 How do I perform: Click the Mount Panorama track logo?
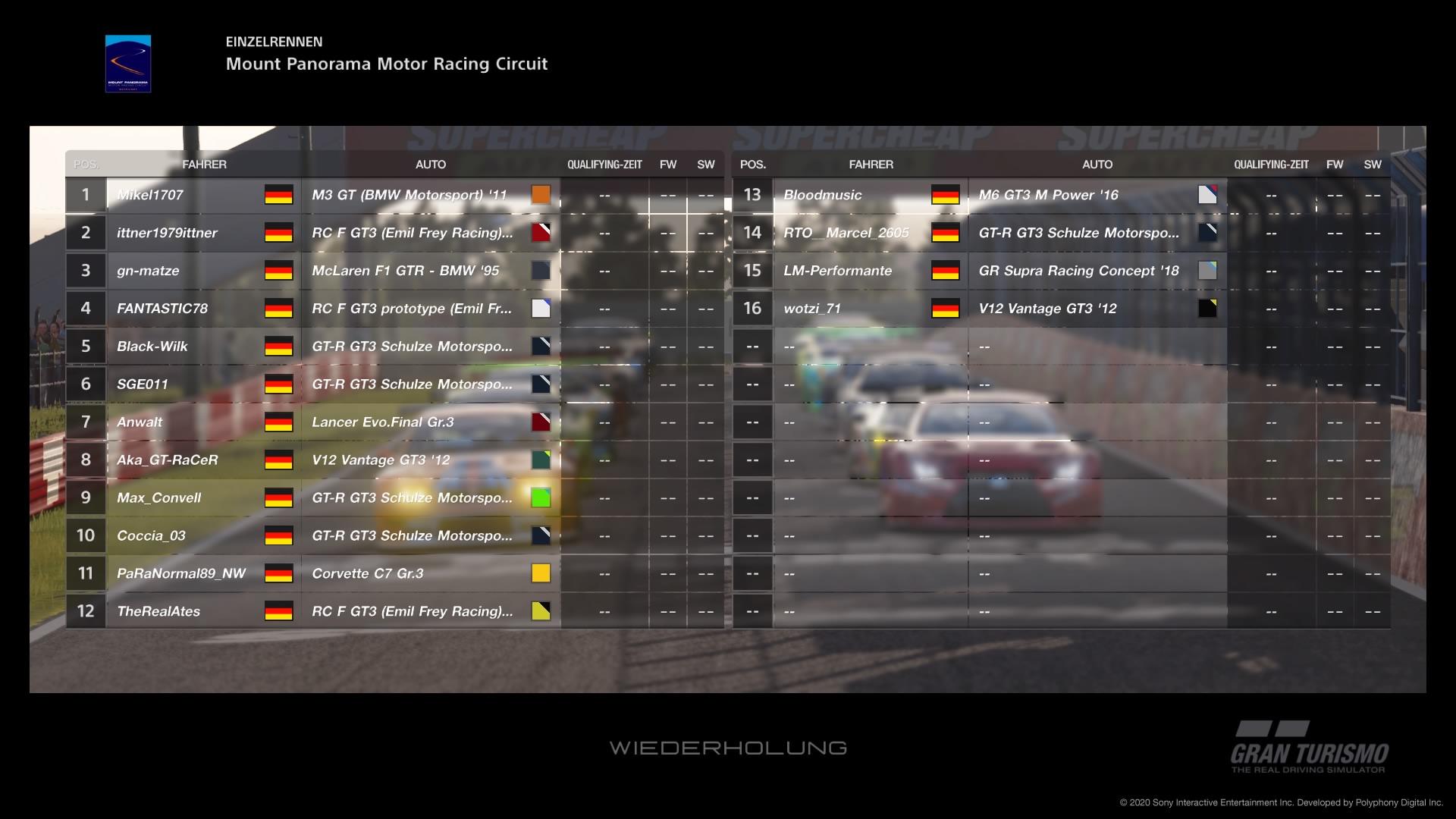tap(128, 64)
